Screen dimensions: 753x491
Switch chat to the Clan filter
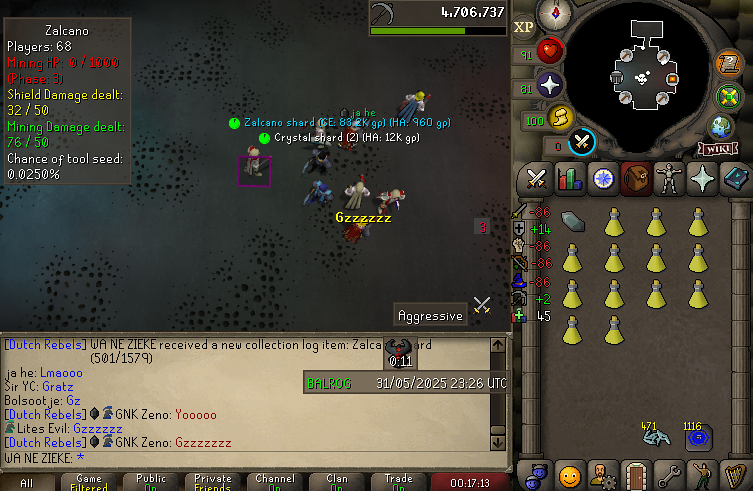tap(337, 483)
